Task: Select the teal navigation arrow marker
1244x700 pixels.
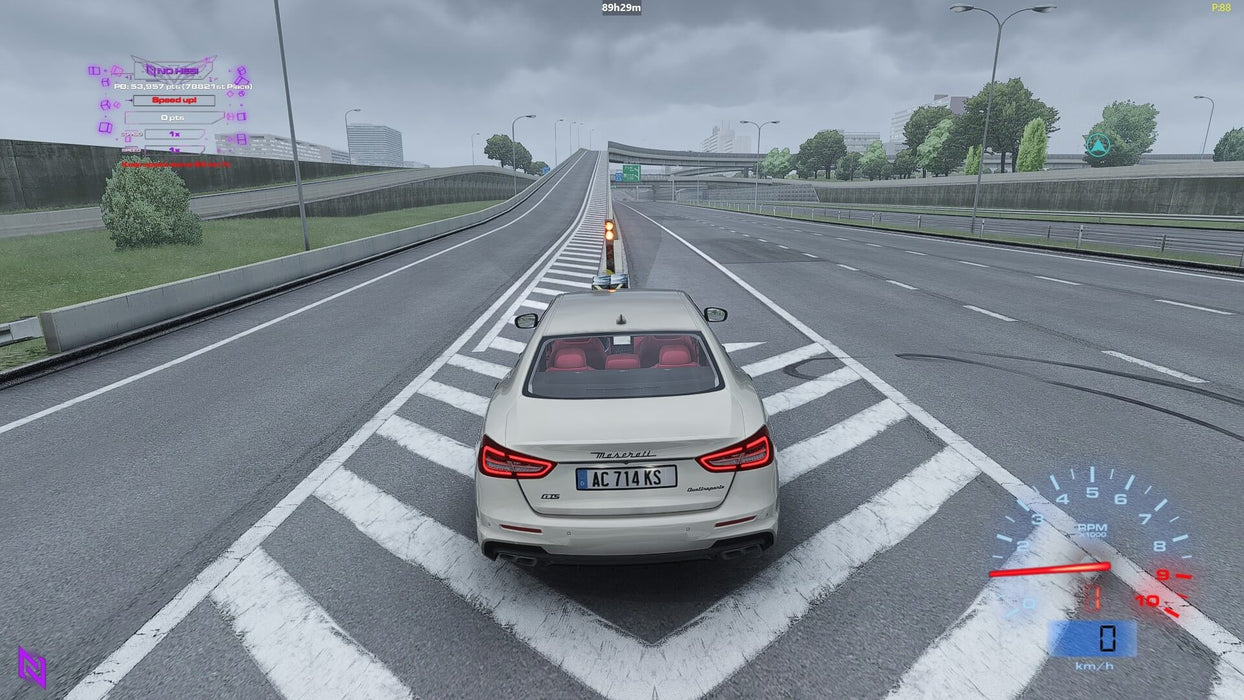Action: 1098,145
